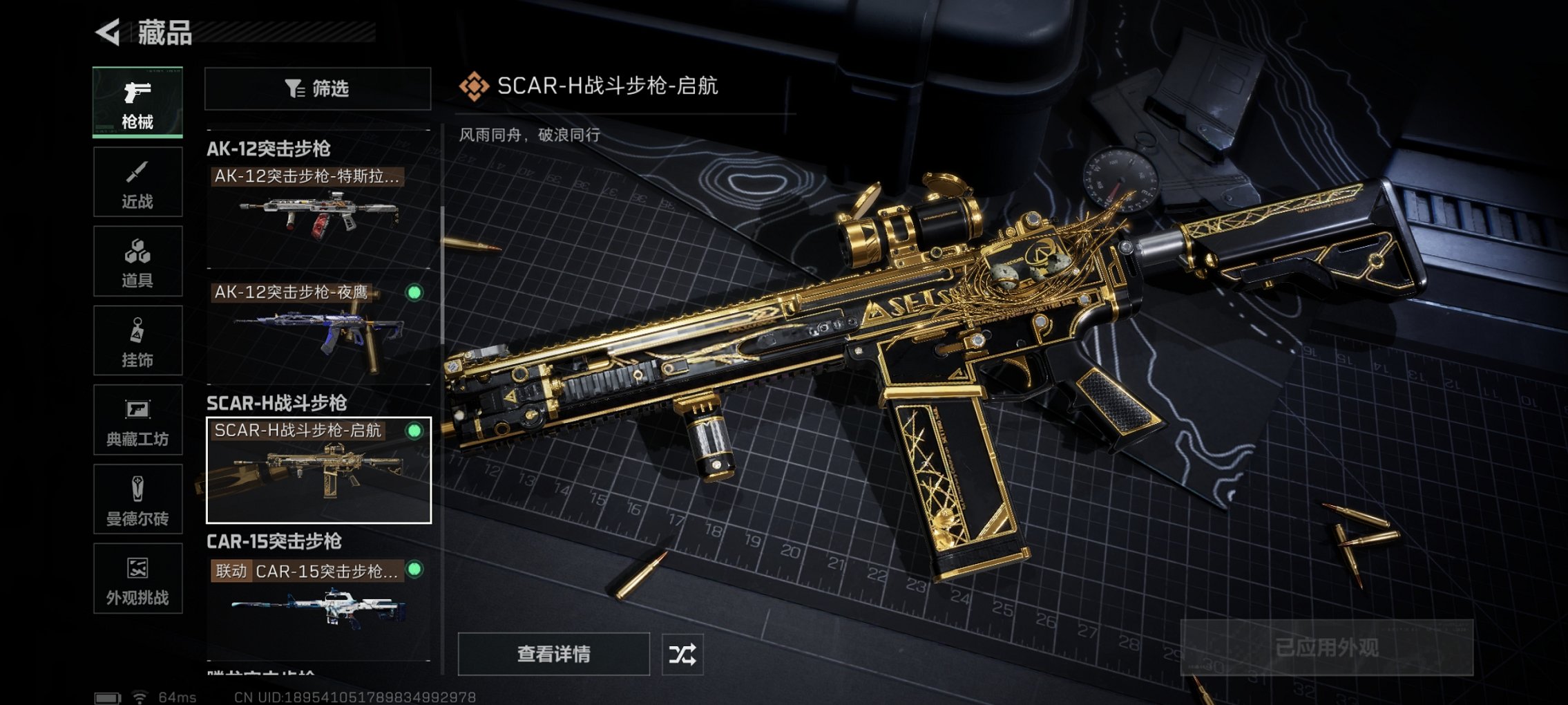1568x705 pixels.
Task: Open the 挂饰 charms category icon
Action: 137,339
